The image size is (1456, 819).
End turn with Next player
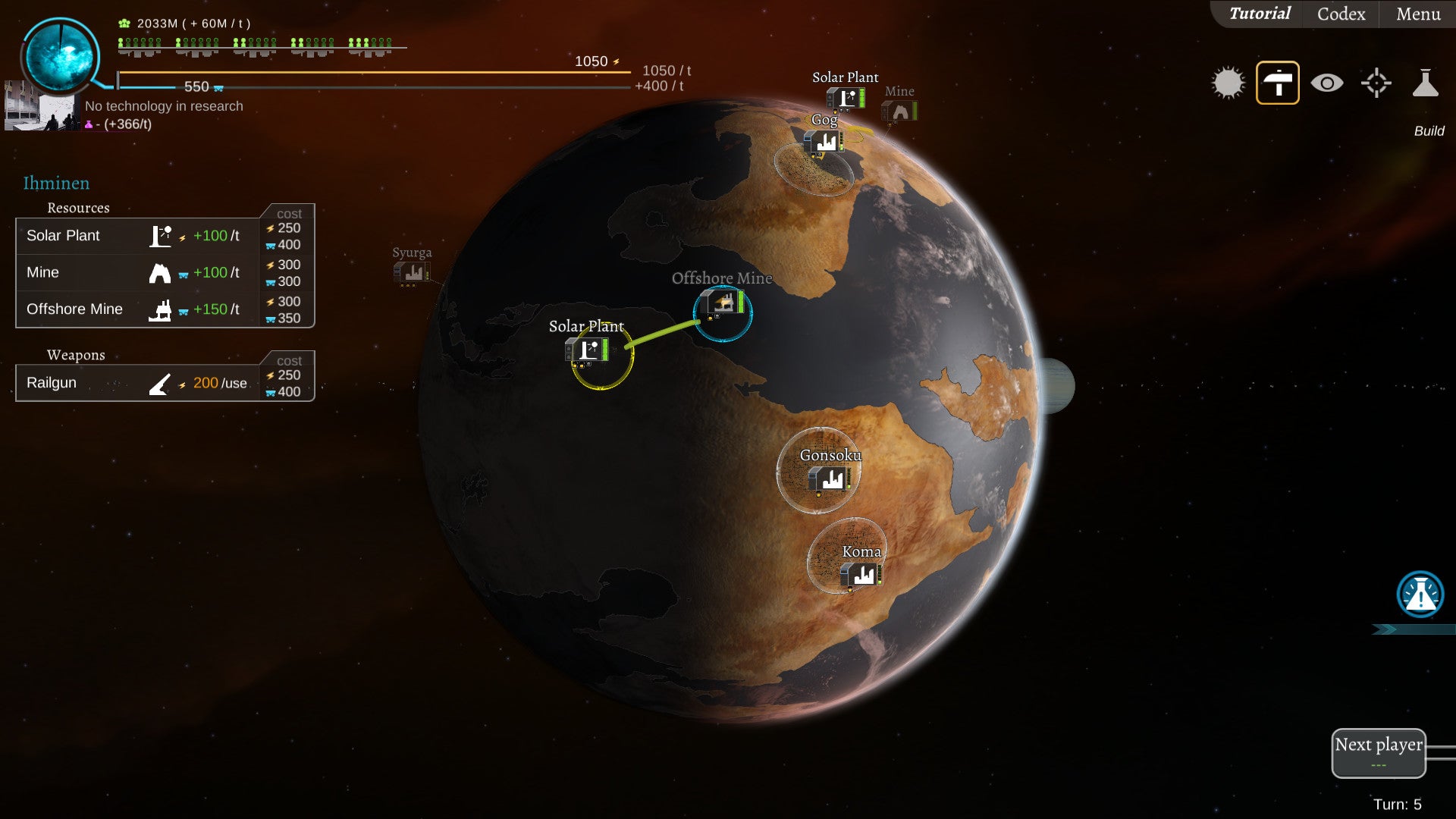(x=1379, y=752)
